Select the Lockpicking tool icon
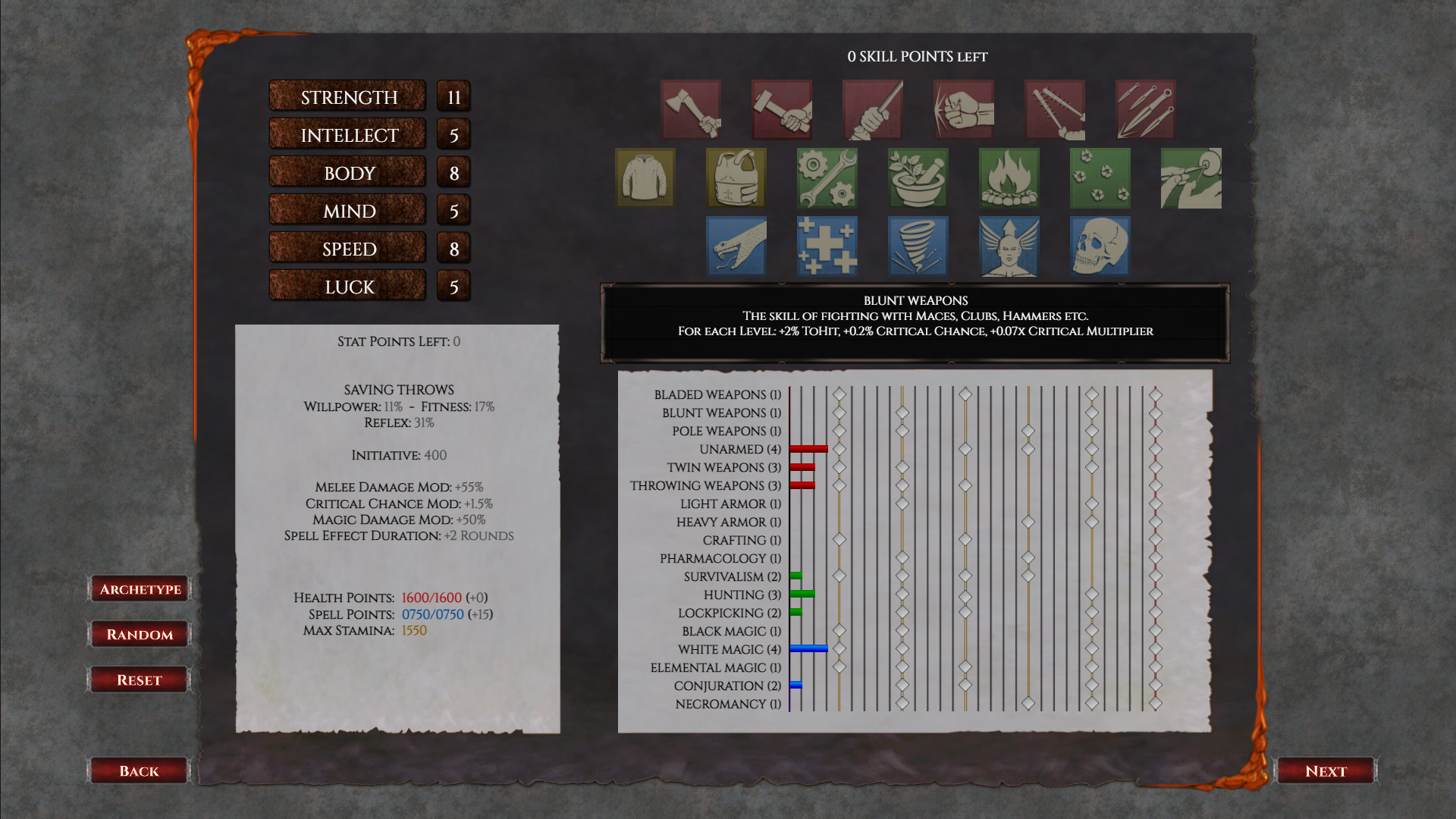Viewport: 1456px width, 819px height. (x=1191, y=177)
